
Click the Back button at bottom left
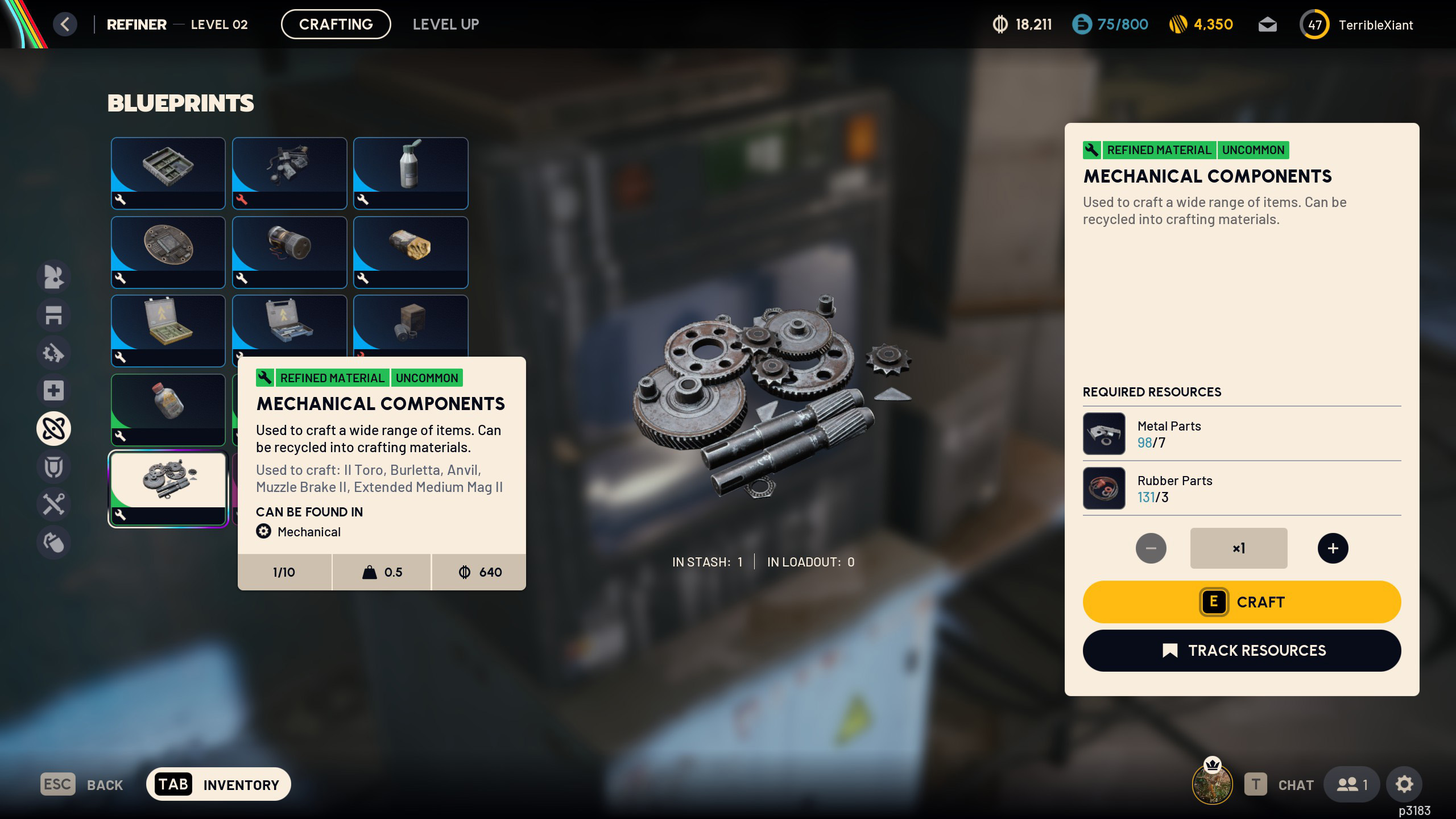click(x=82, y=785)
